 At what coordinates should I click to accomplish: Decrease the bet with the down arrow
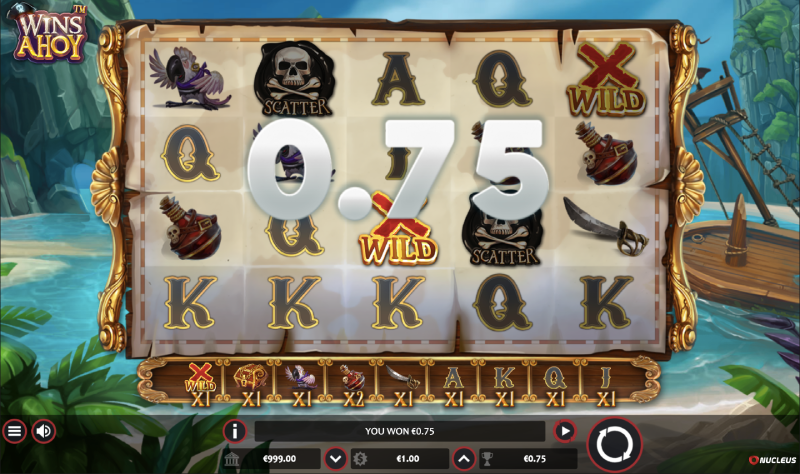tap(336, 459)
